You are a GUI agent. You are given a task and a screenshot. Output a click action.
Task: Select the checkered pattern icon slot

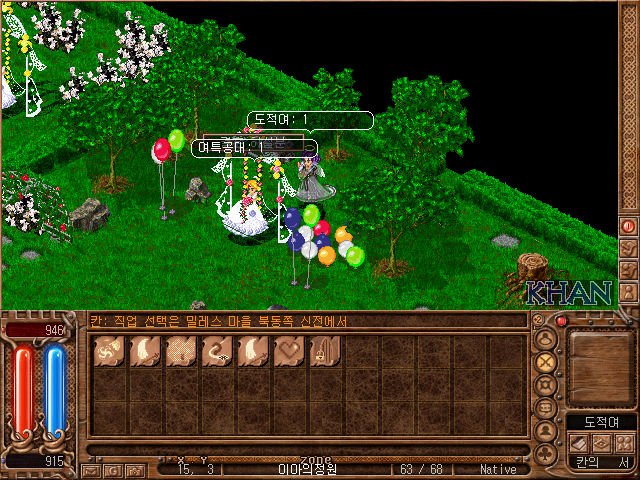pyautogui.click(x=181, y=351)
